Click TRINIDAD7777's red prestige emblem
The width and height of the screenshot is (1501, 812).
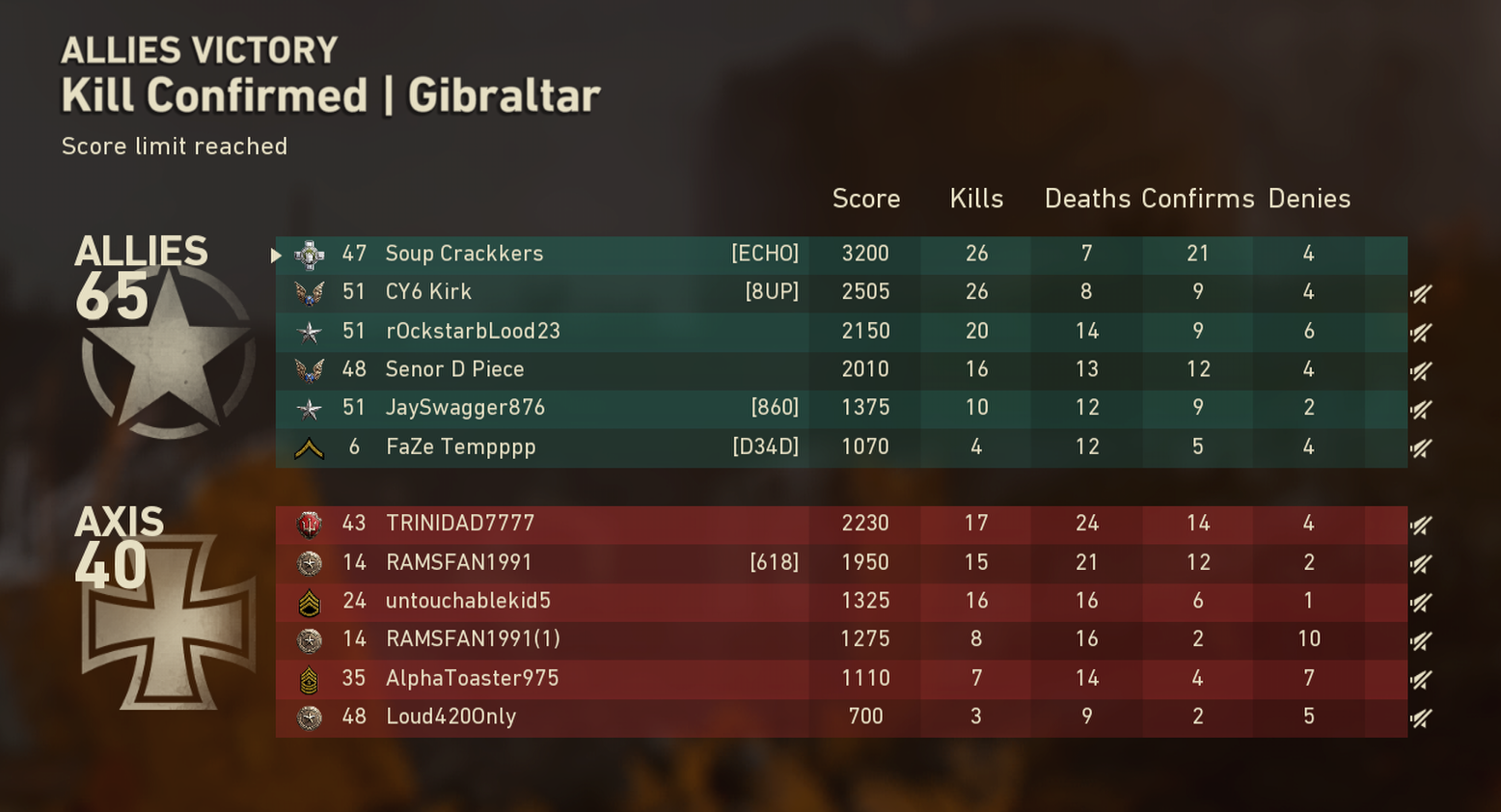point(307,524)
